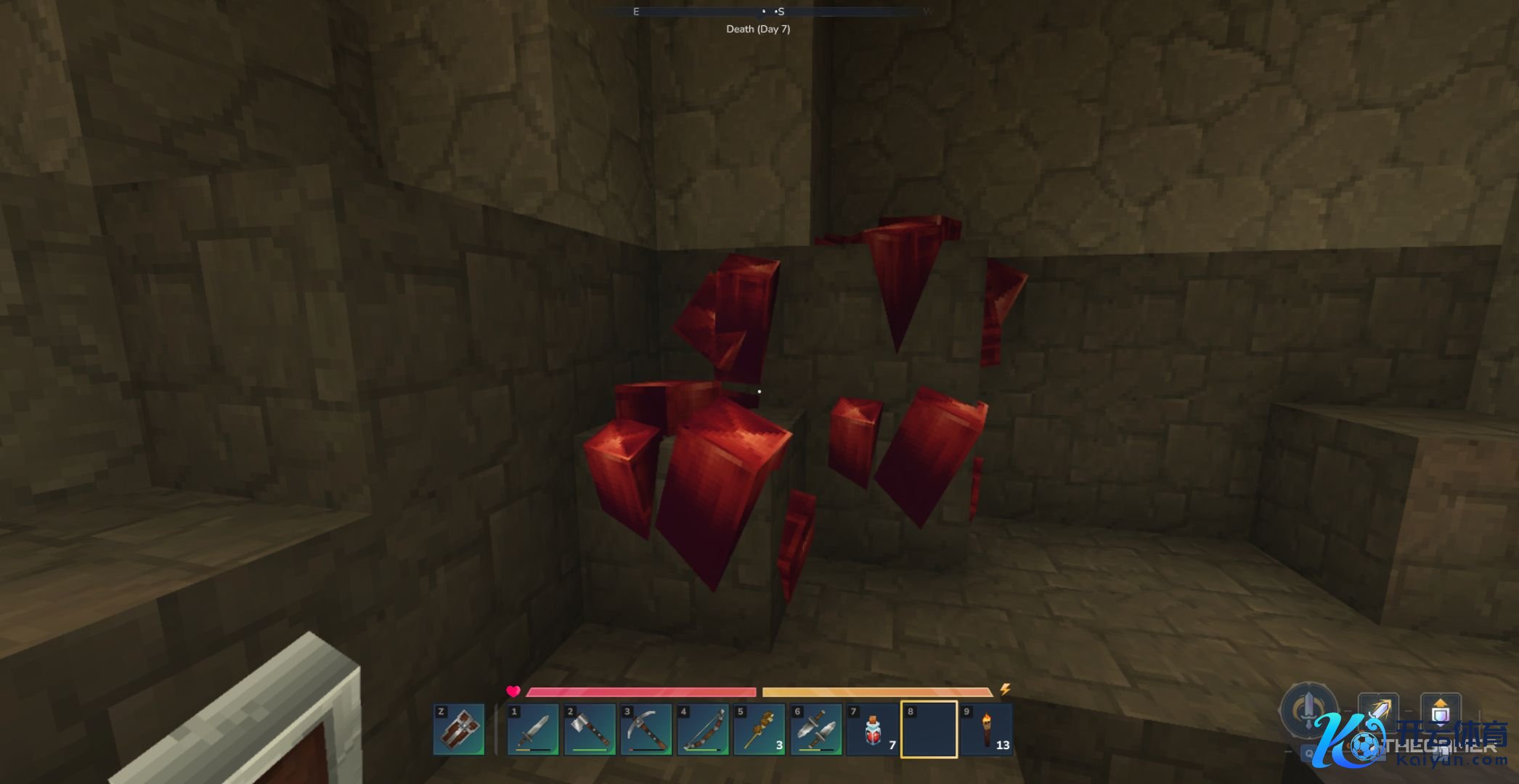This screenshot has height=784, width=1519.
Task: Pick the food skewer in slot 5
Action: [x=759, y=730]
